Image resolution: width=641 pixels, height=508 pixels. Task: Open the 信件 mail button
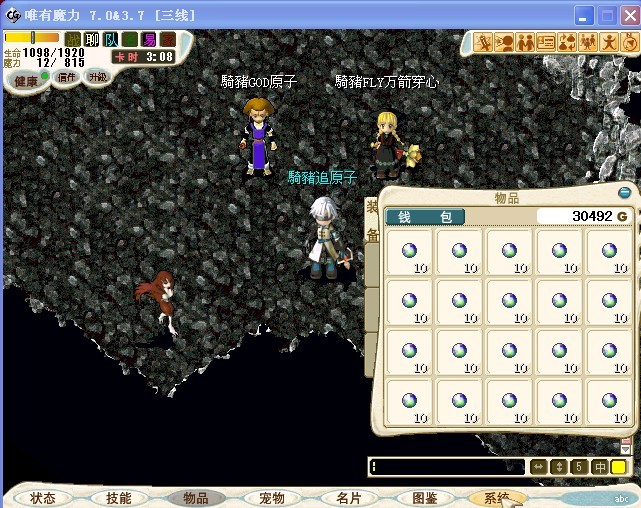tap(66, 77)
